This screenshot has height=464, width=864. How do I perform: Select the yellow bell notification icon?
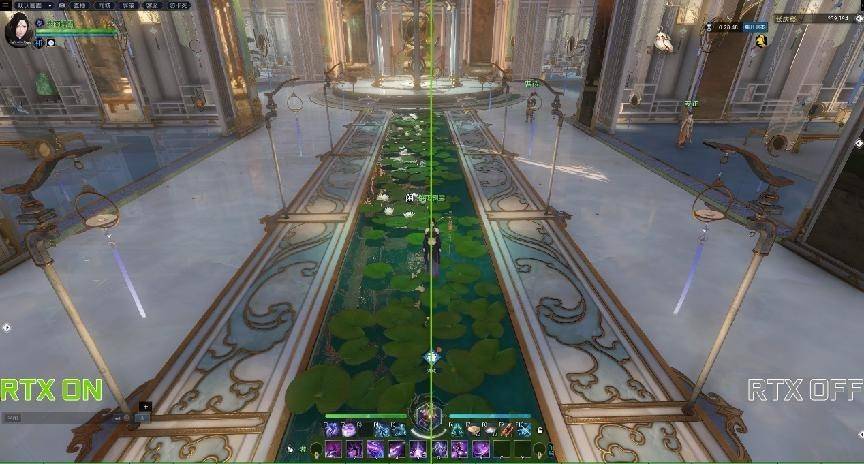coord(761,41)
